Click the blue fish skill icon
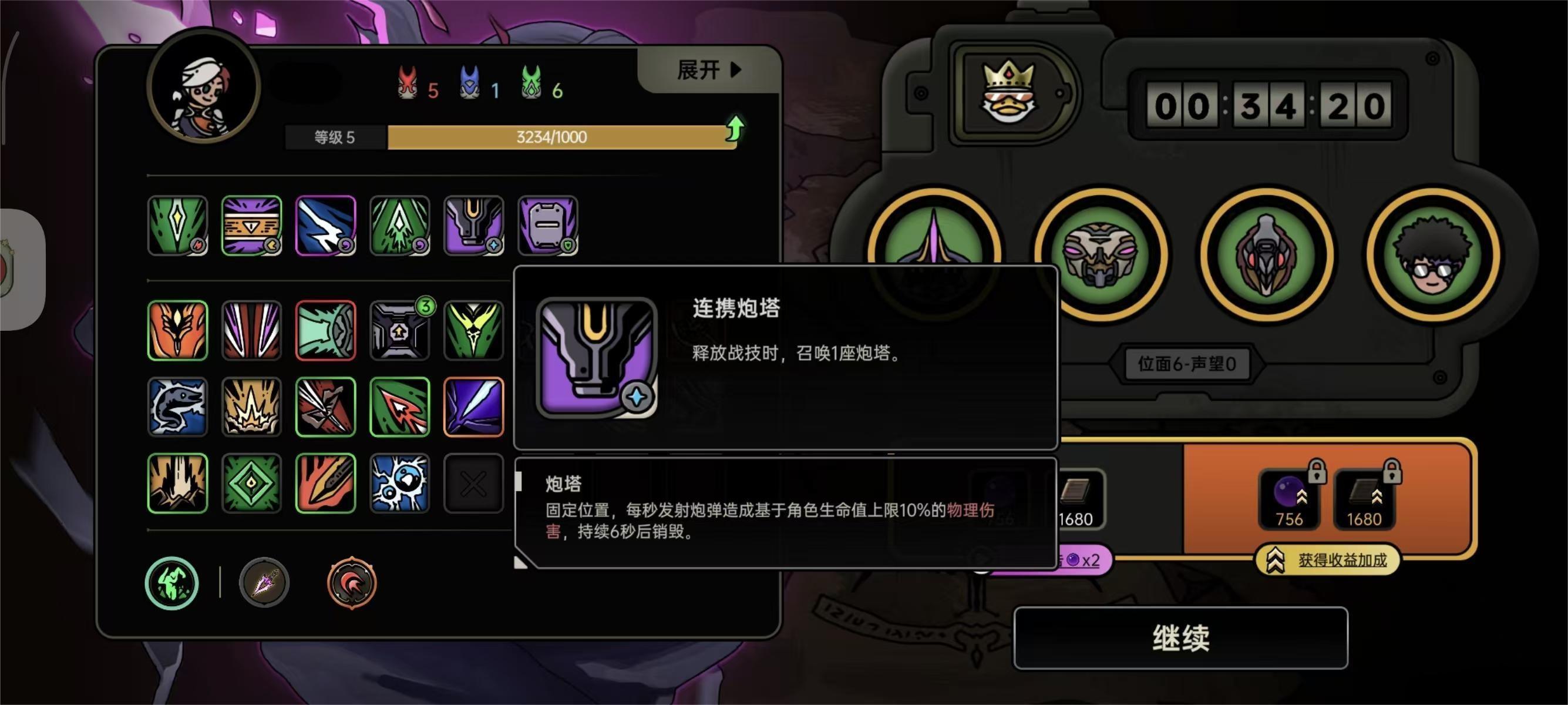Screen dimensions: 1568x705 coord(177,407)
